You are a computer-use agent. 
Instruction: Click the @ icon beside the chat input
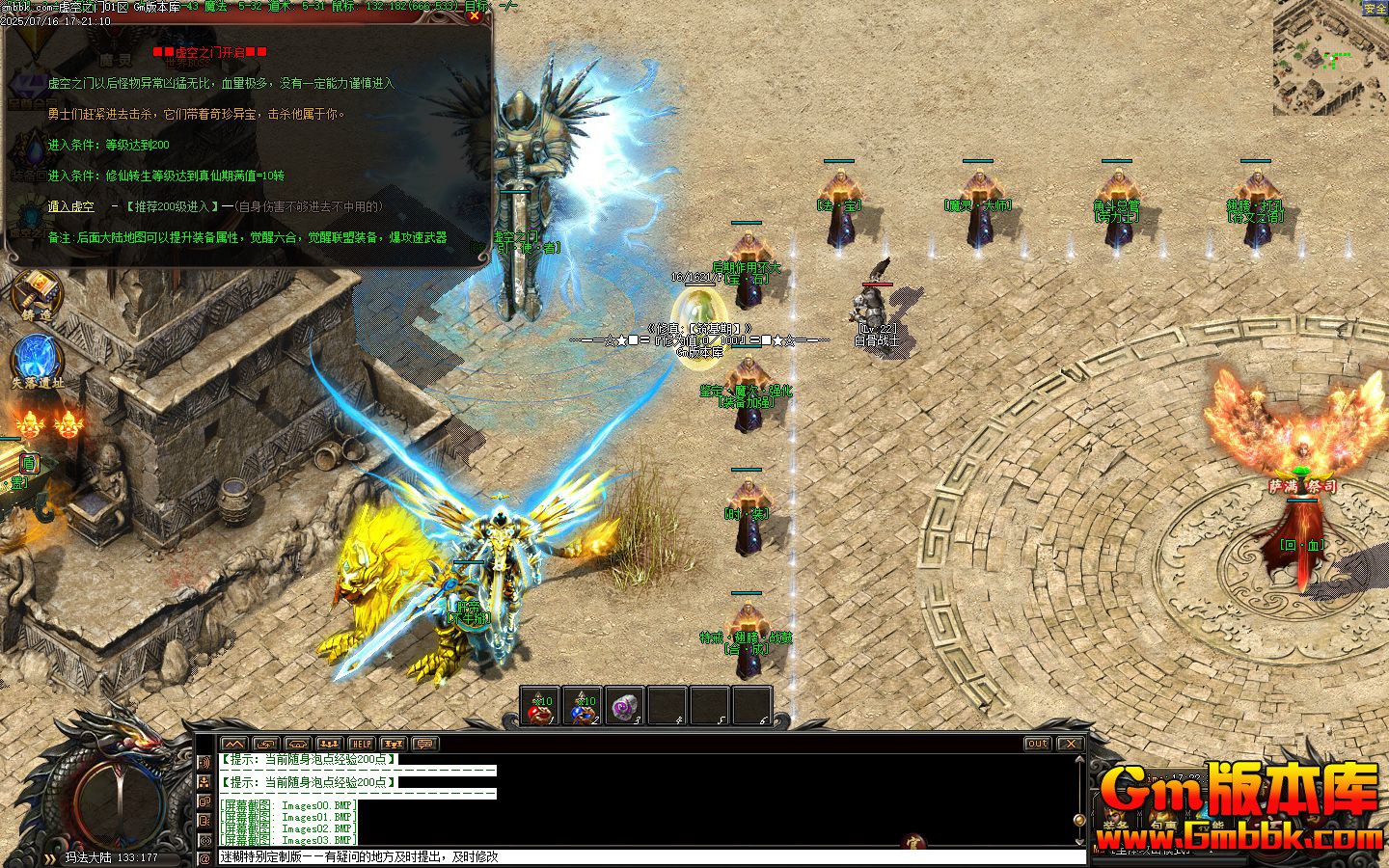point(204,856)
